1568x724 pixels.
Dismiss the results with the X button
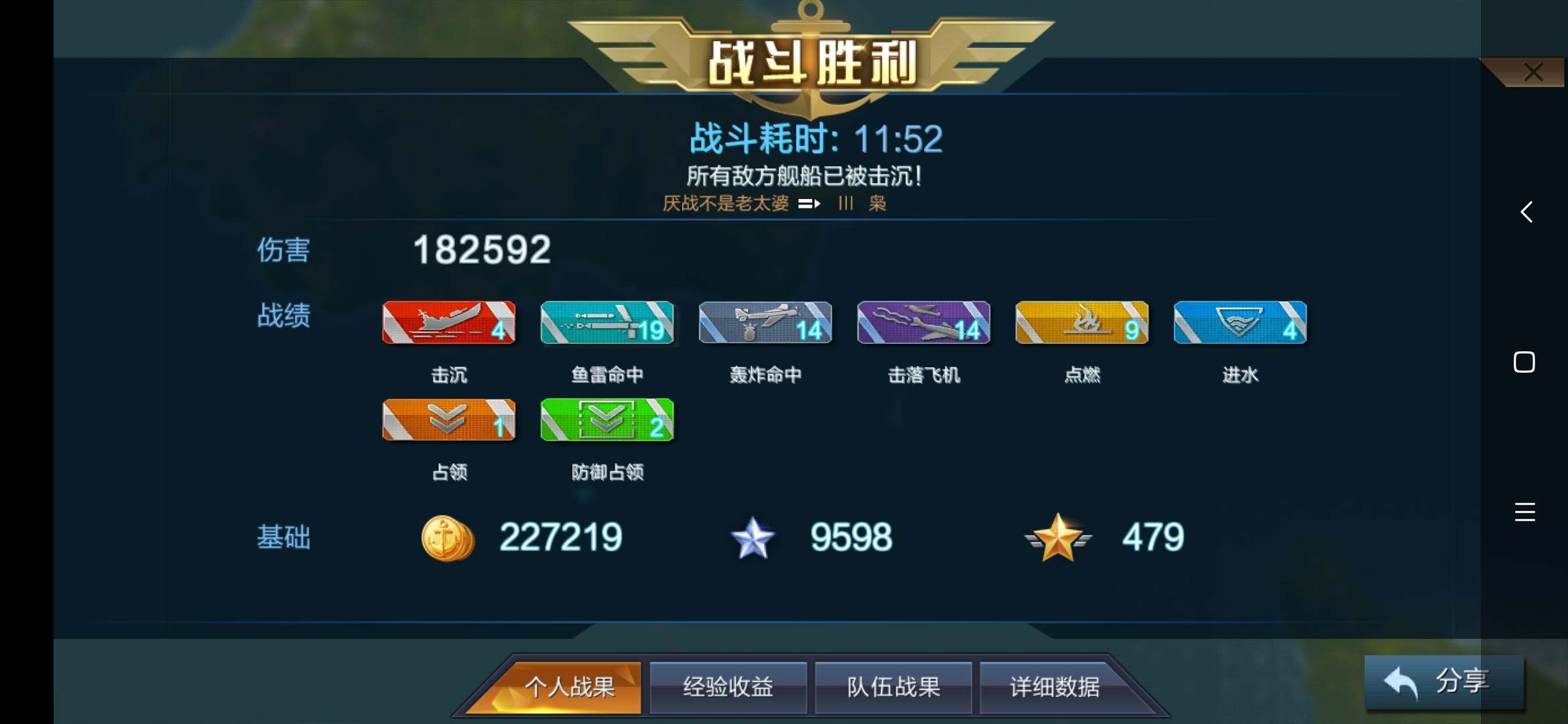pyautogui.click(x=1533, y=72)
